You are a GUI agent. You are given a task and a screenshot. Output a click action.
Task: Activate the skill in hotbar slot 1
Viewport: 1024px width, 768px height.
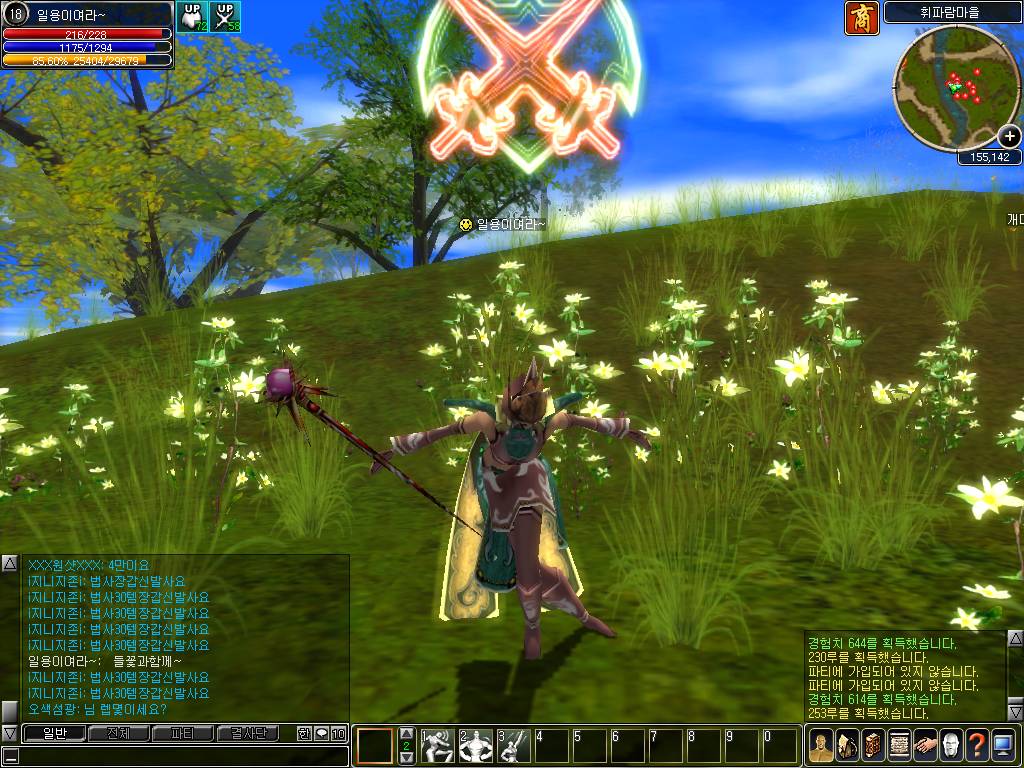point(438,747)
